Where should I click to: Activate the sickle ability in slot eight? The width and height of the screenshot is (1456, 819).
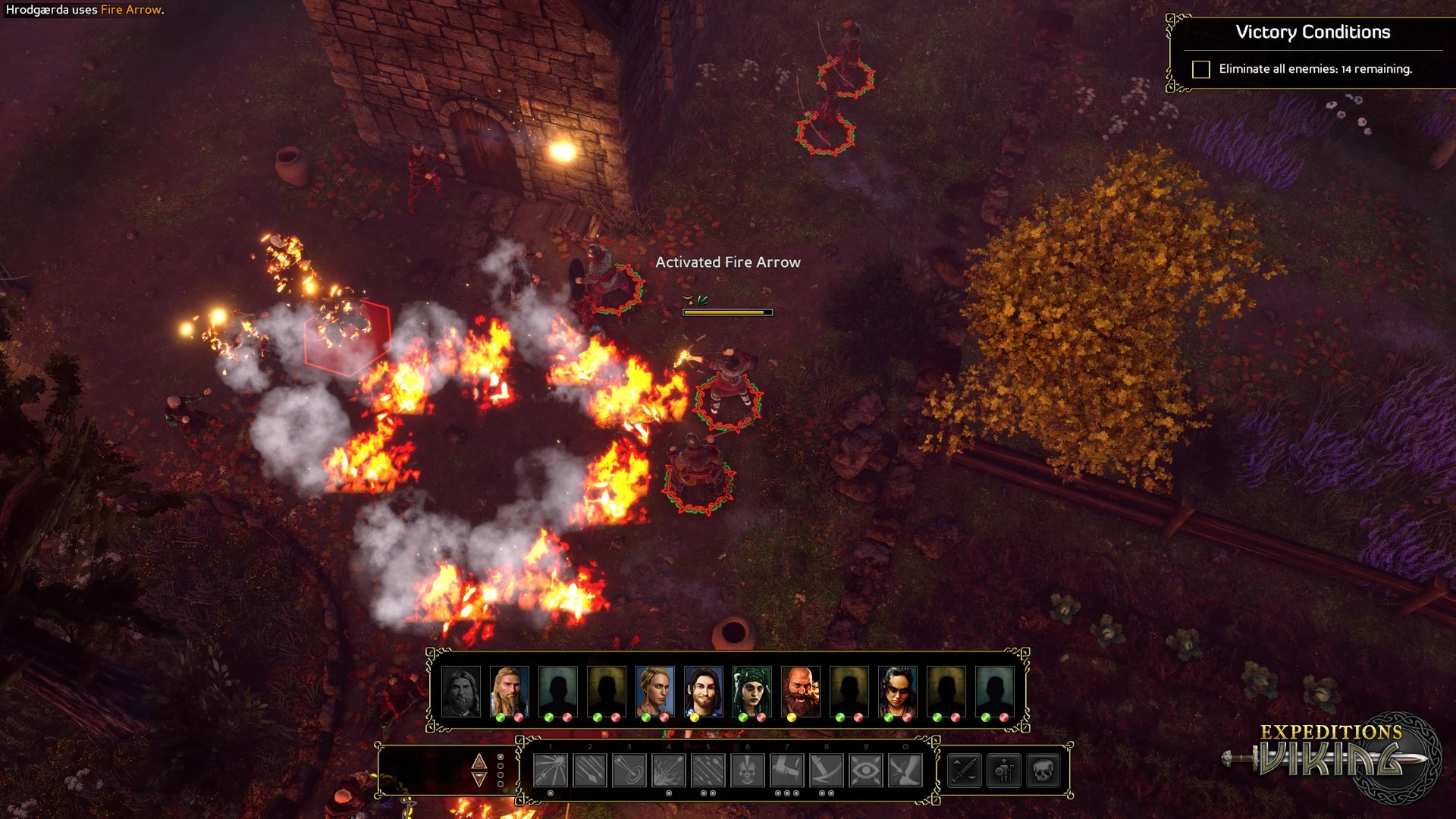point(827,770)
